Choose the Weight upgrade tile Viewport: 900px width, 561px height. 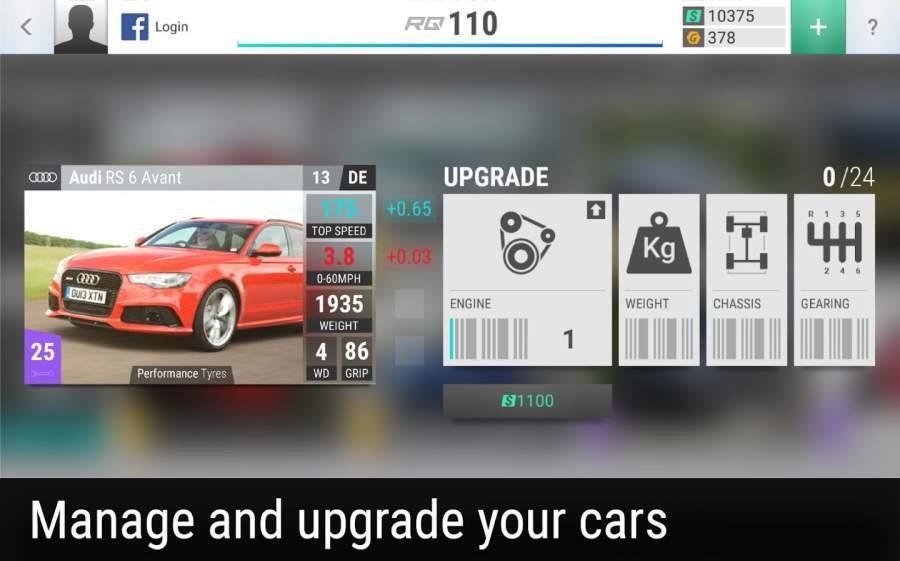658,279
